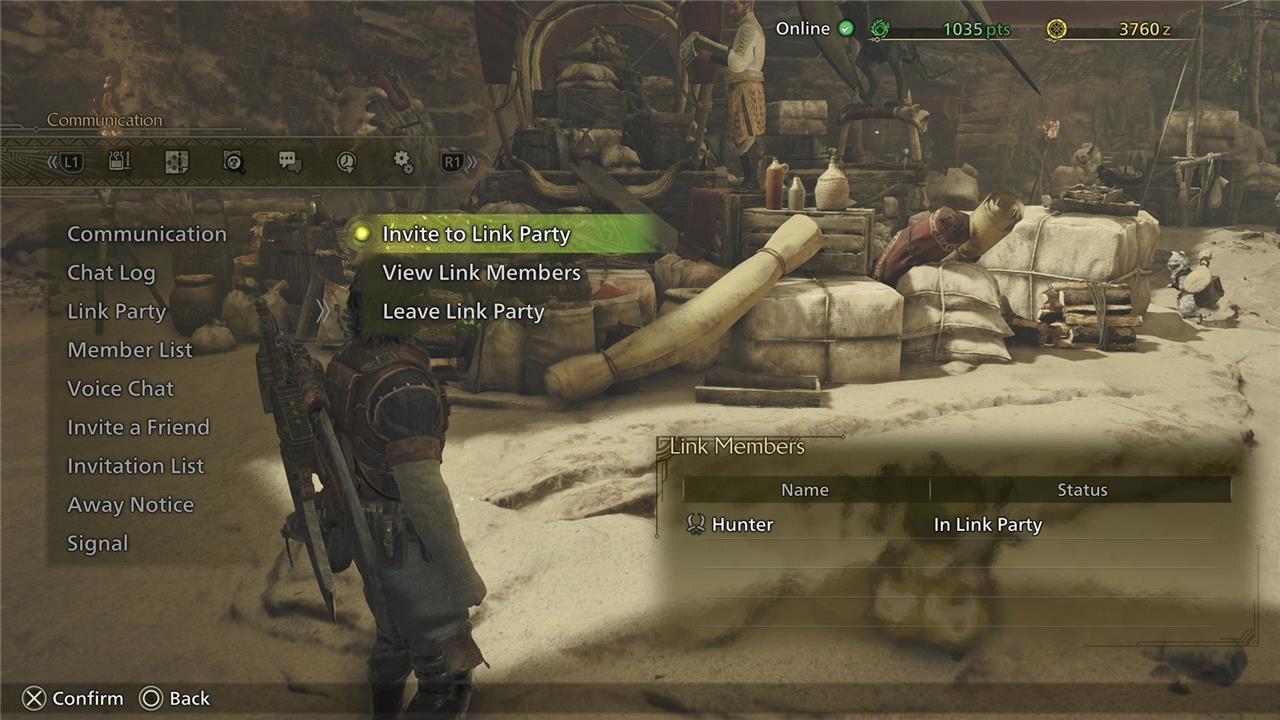The height and width of the screenshot is (720, 1280).
Task: Select the Away Notice option
Action: (130, 505)
